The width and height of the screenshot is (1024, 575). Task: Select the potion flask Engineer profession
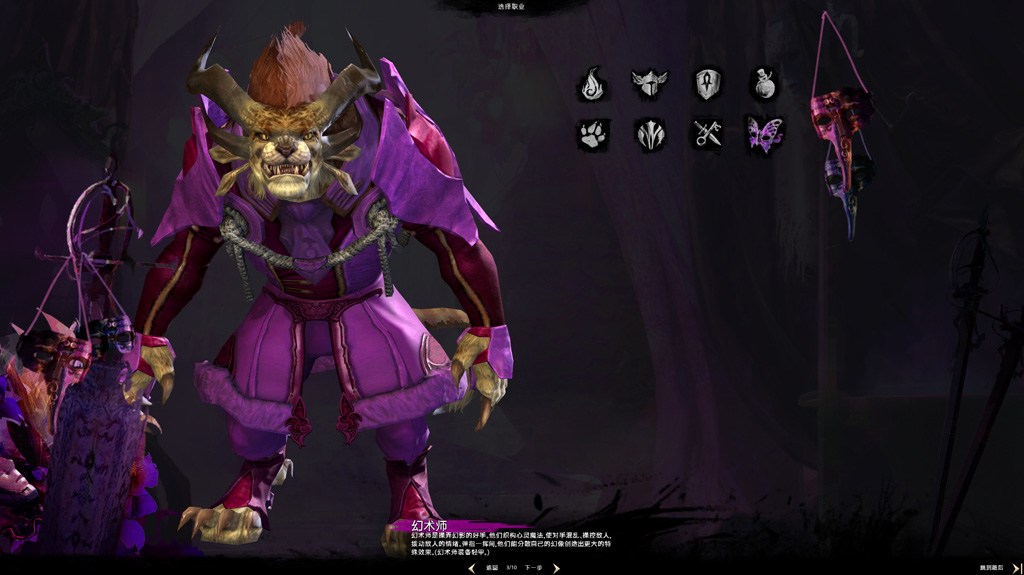(765, 84)
